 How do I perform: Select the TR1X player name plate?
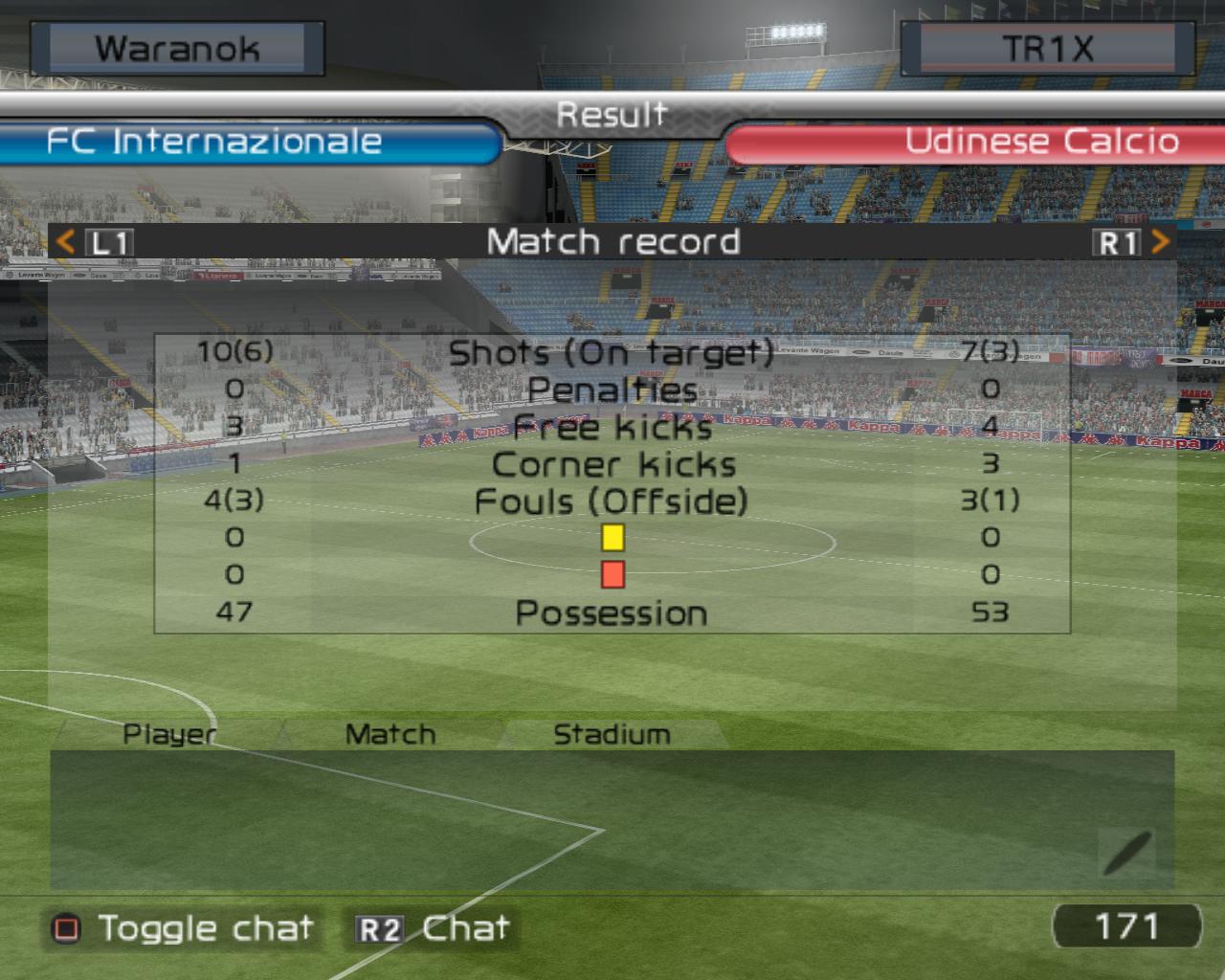[x=1047, y=49]
